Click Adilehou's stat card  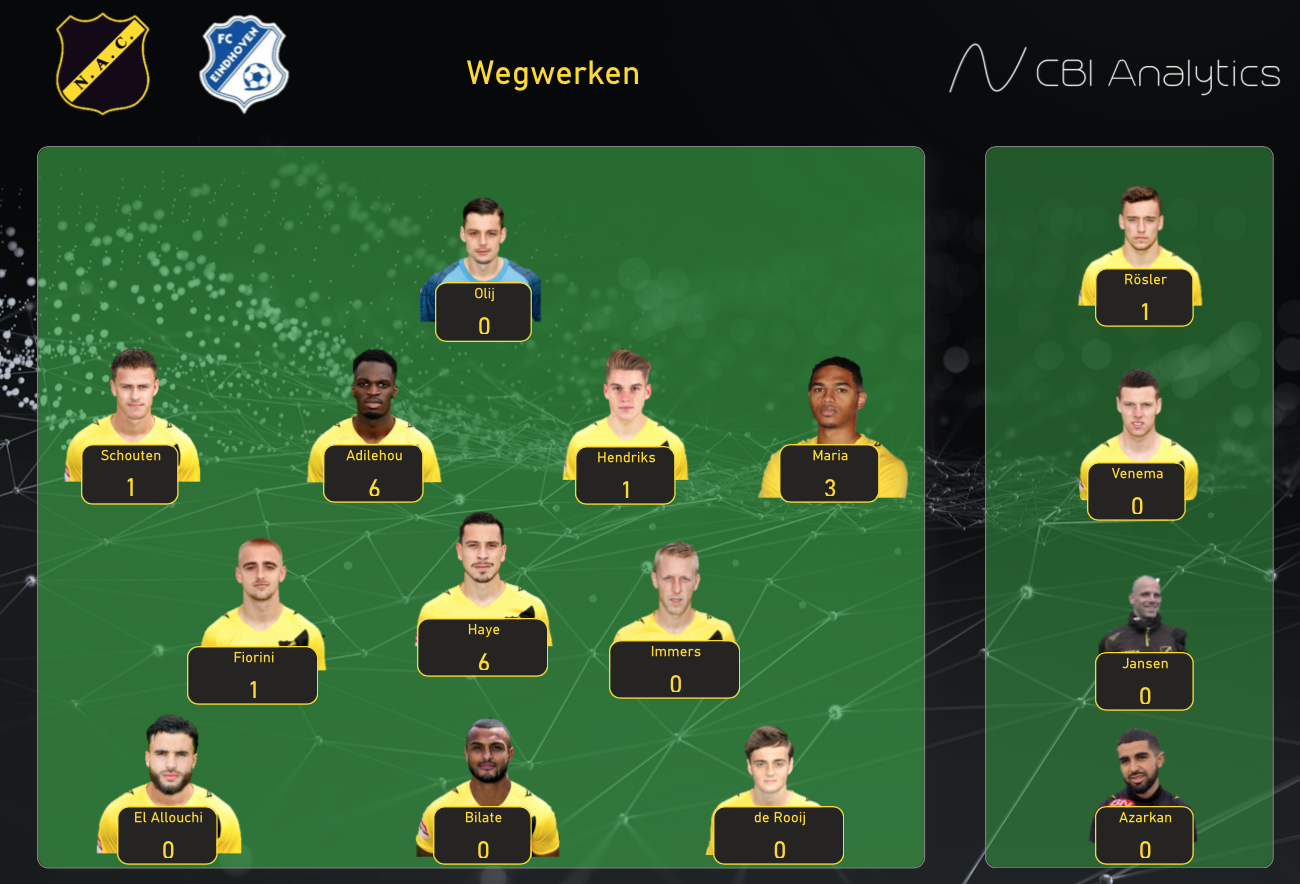373,474
